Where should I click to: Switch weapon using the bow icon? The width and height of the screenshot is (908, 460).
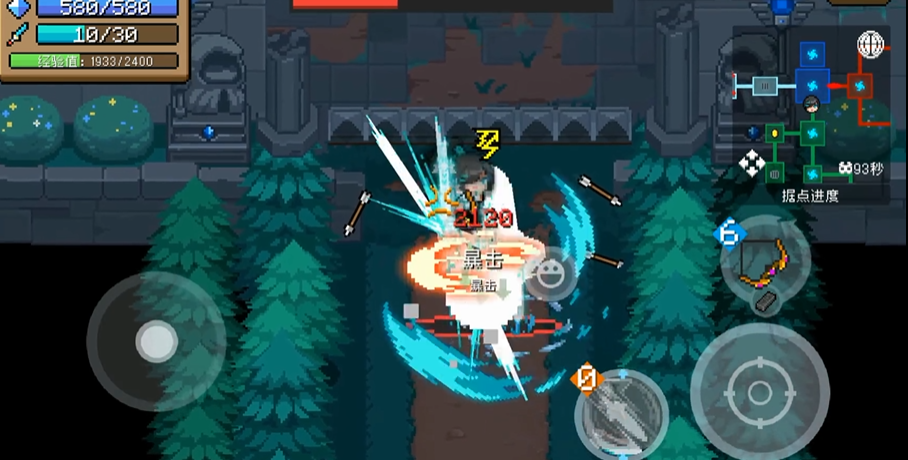click(765, 258)
